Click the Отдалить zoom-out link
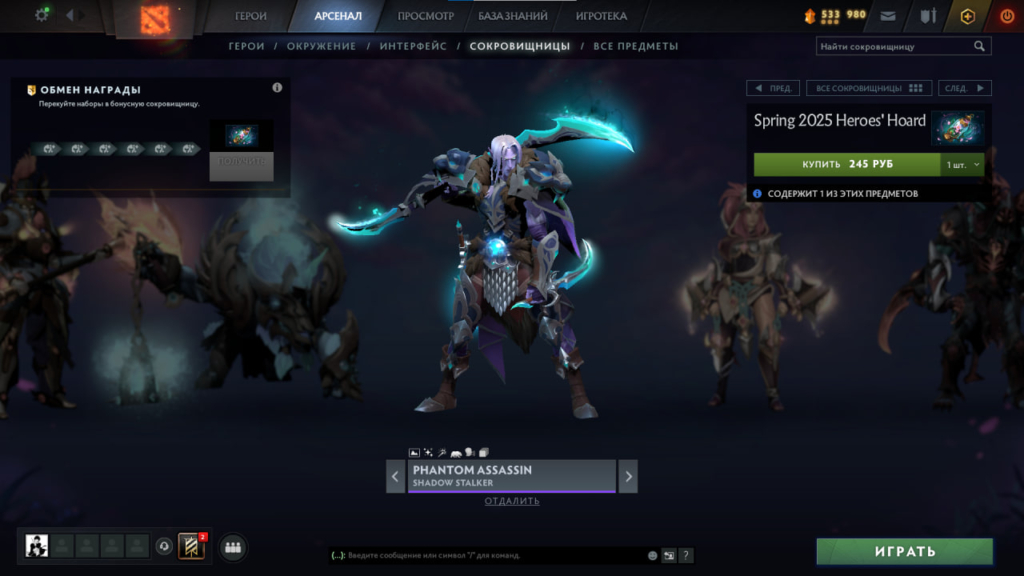This screenshot has width=1024, height=576. click(512, 501)
